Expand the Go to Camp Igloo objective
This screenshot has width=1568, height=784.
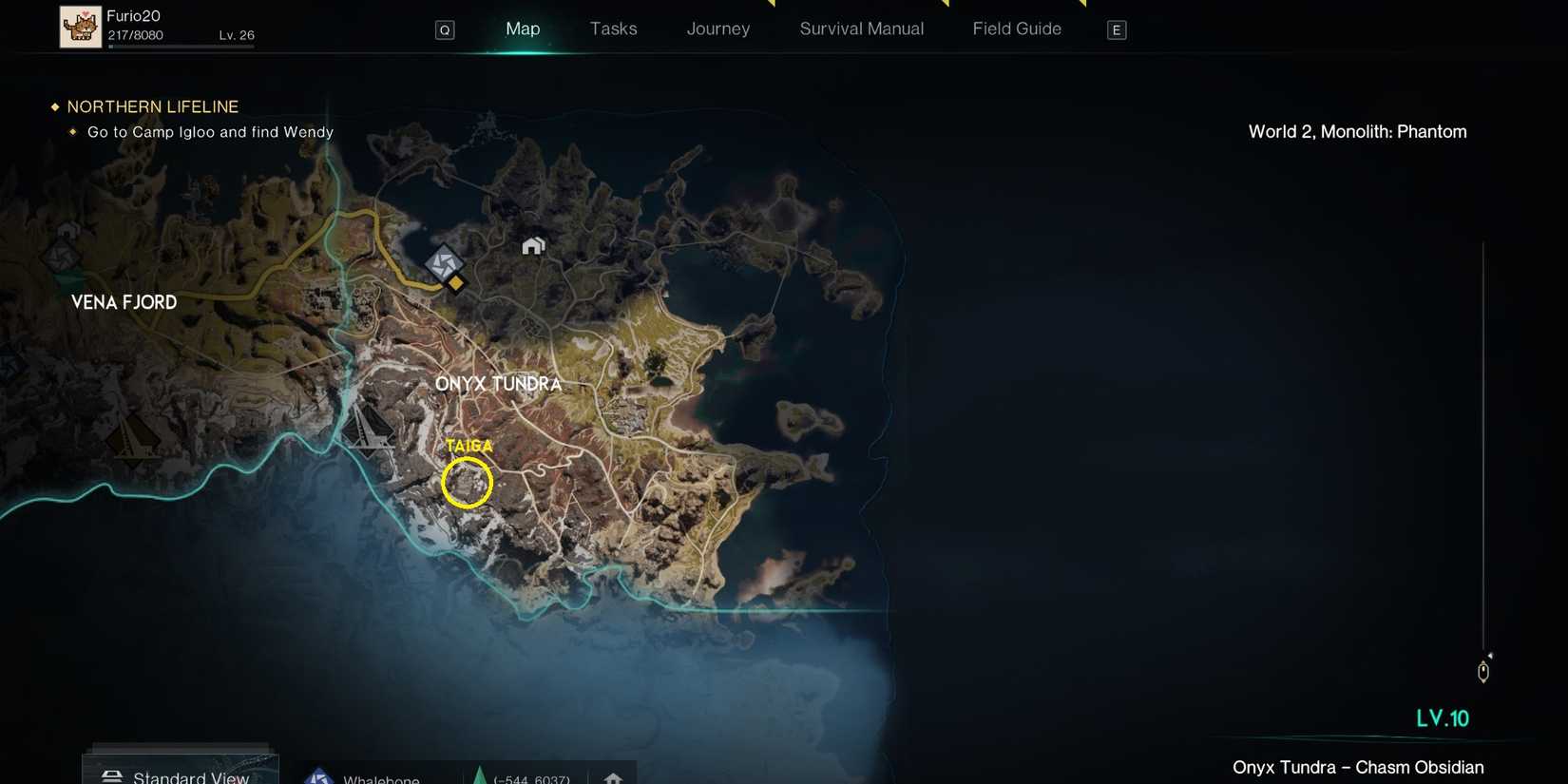pyautogui.click(x=210, y=132)
